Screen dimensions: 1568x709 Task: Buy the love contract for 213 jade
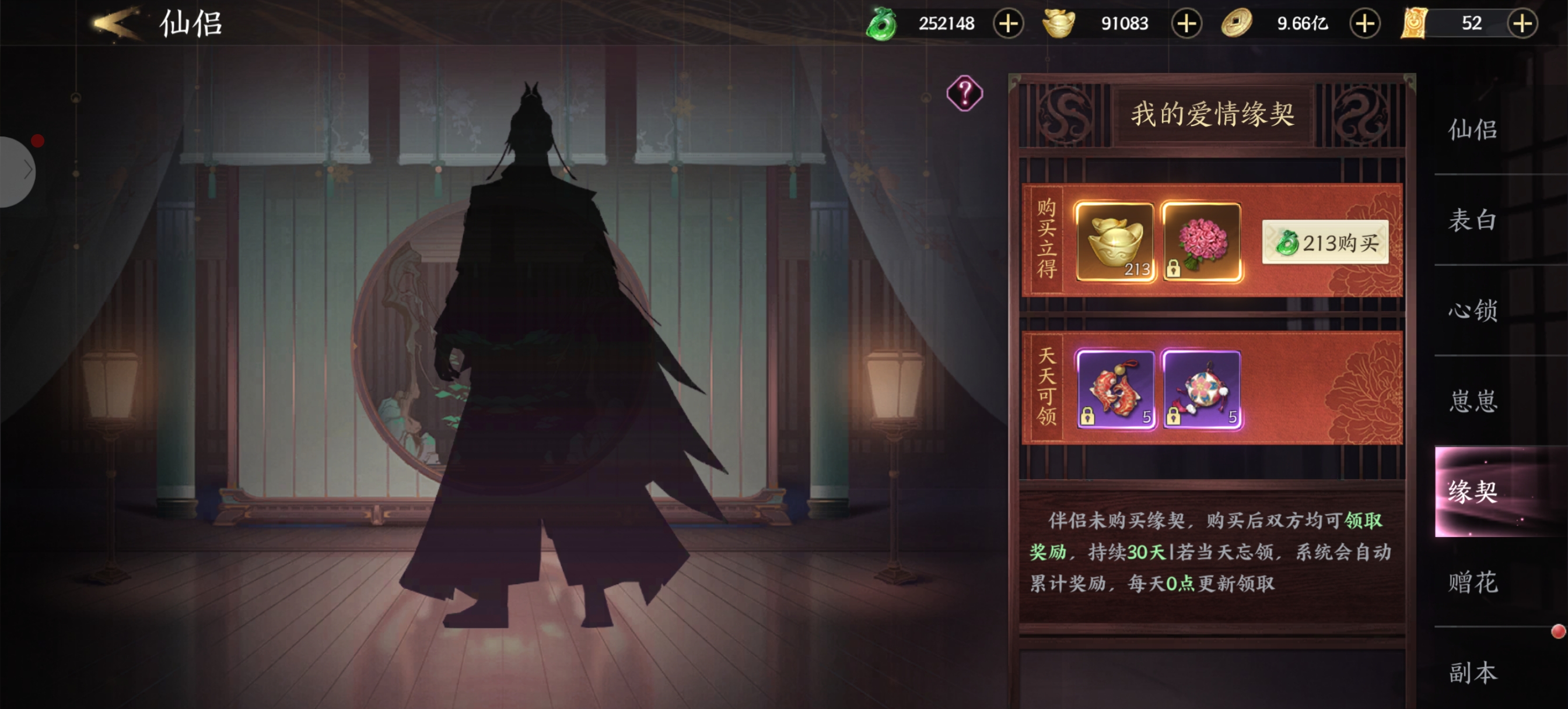click(1325, 242)
